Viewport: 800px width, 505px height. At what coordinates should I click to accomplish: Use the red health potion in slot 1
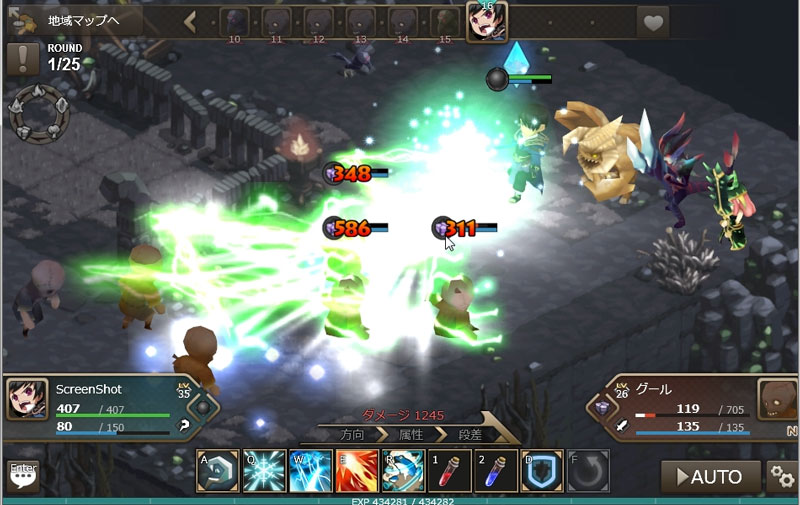[x=449, y=470]
